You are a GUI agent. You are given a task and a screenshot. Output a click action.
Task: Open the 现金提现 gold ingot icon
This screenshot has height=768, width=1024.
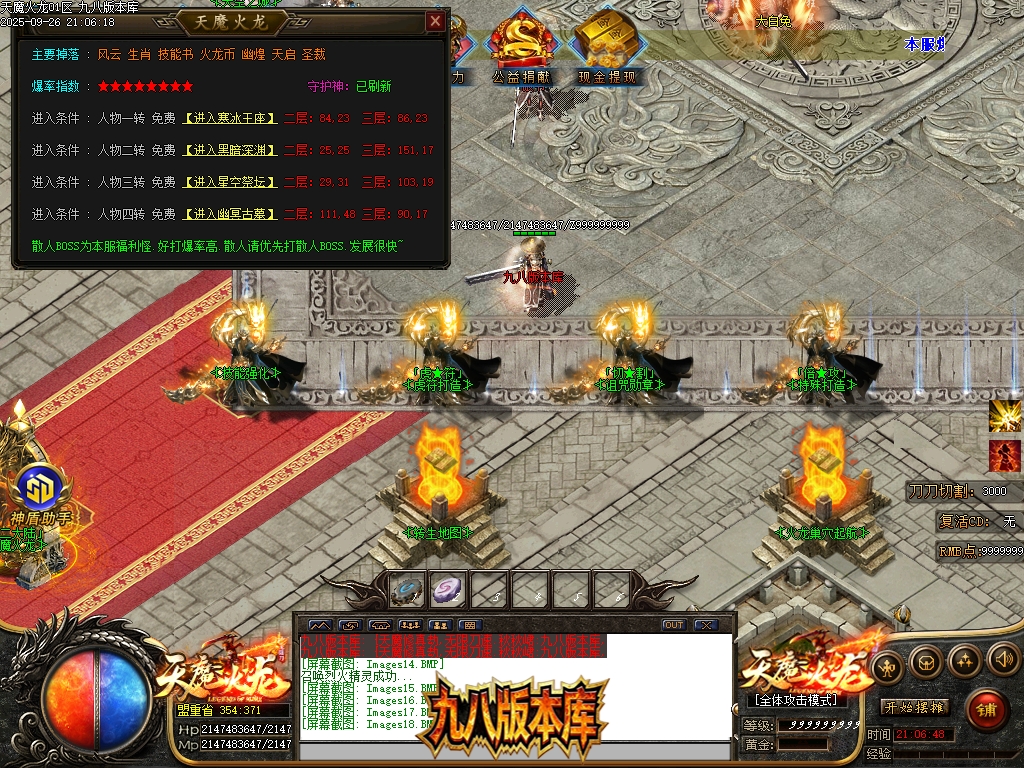click(604, 47)
